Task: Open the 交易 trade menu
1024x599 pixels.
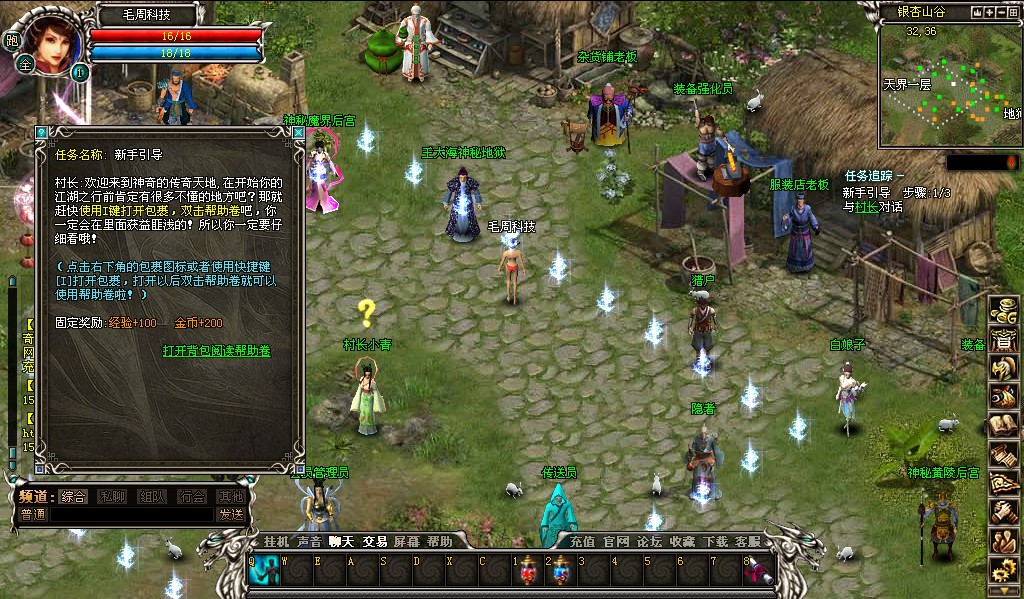Action: (x=374, y=541)
